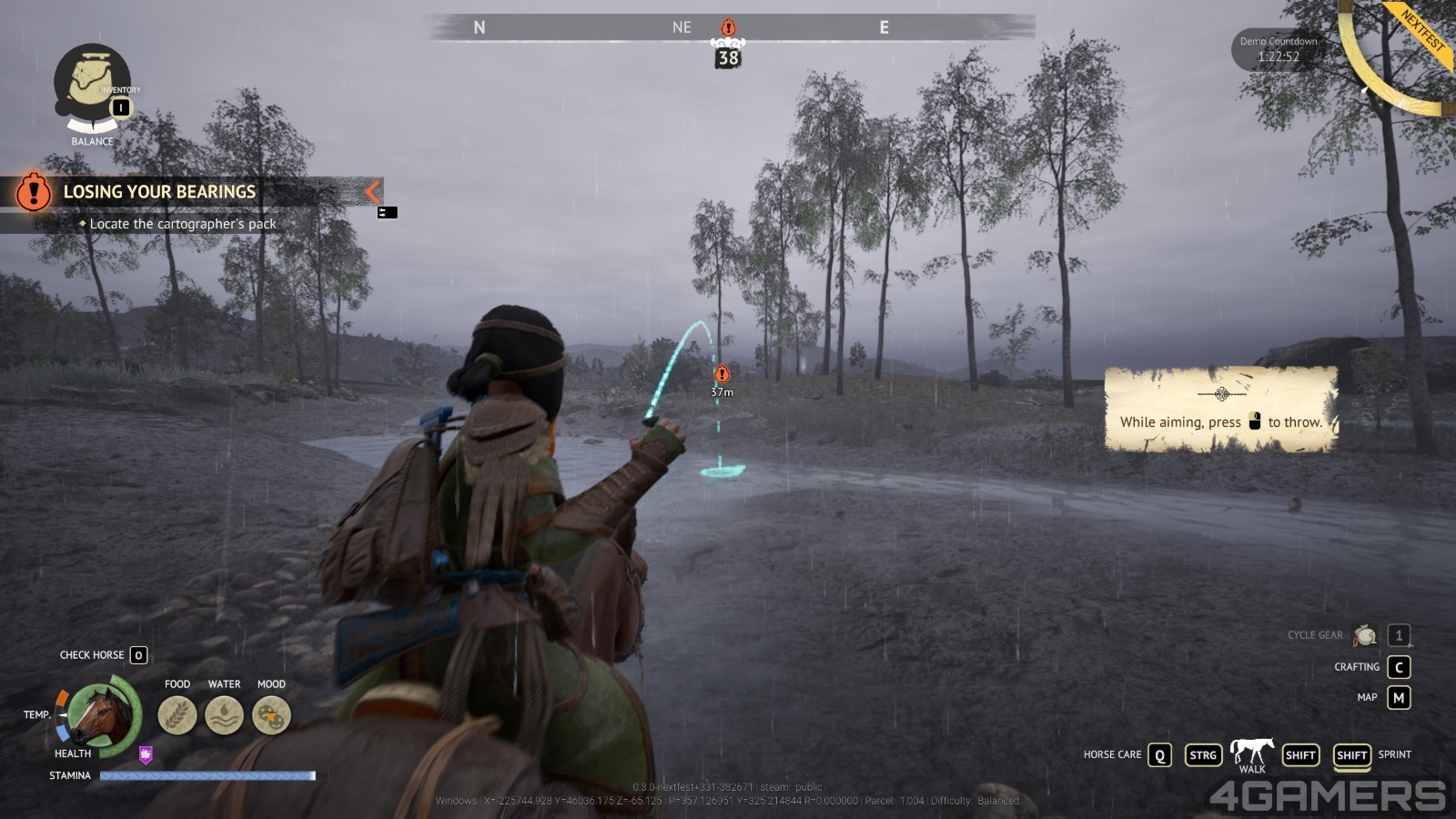This screenshot has height=819, width=1456.
Task: Click the Cycle Gear item icon
Action: click(x=1365, y=635)
